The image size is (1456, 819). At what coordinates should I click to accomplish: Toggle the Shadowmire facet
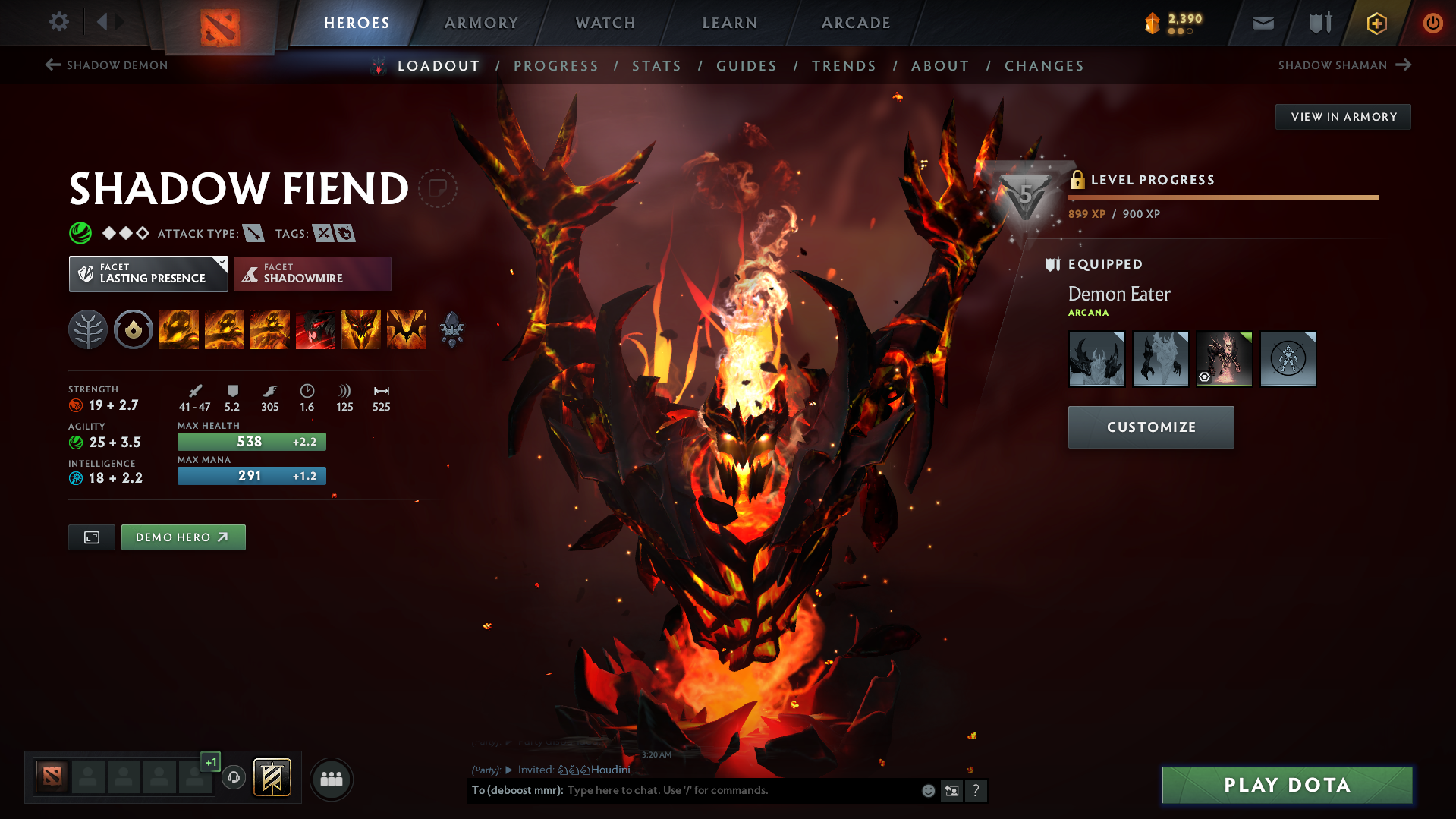point(312,273)
